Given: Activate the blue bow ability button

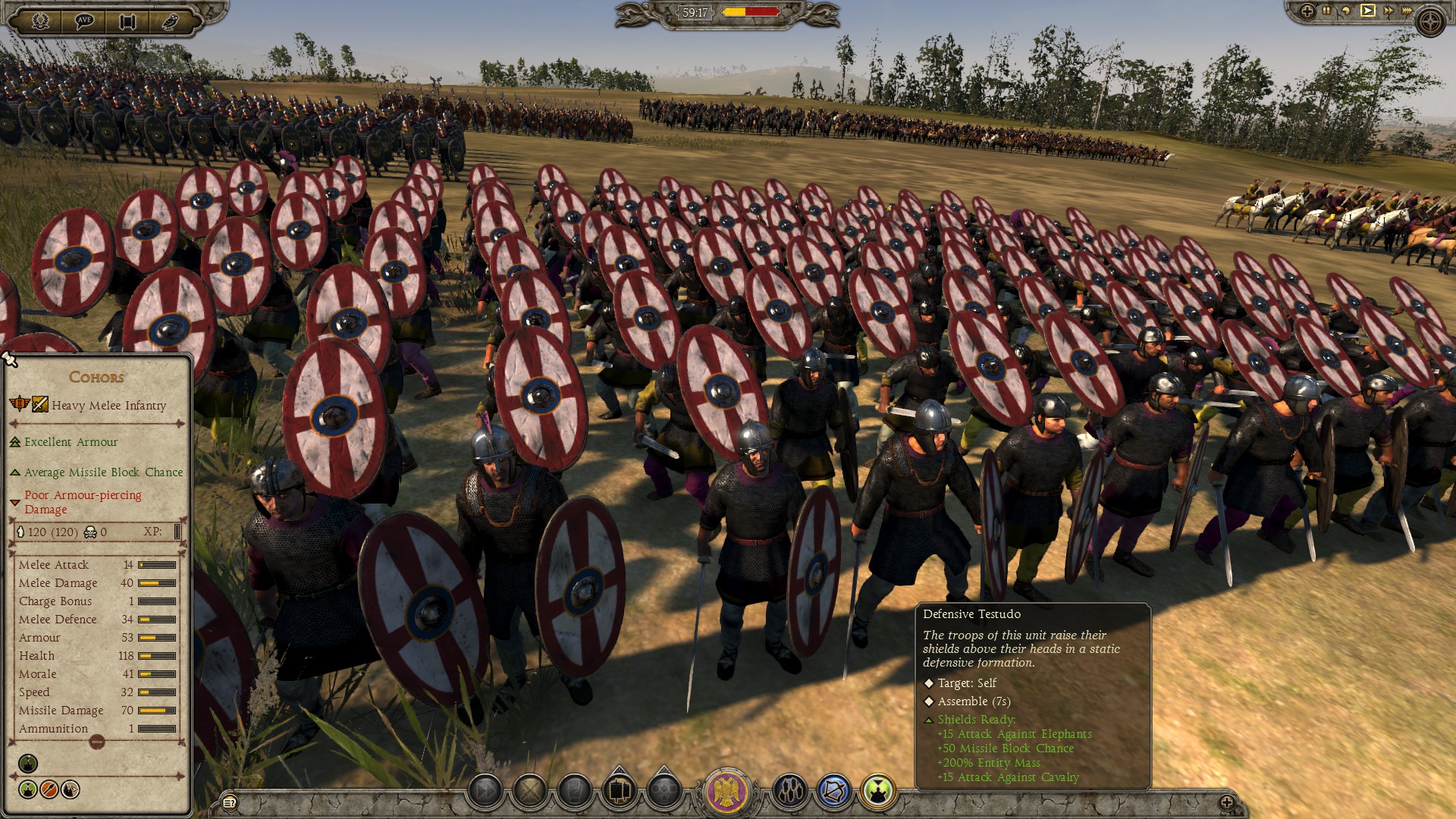Looking at the screenshot, I should (x=834, y=792).
